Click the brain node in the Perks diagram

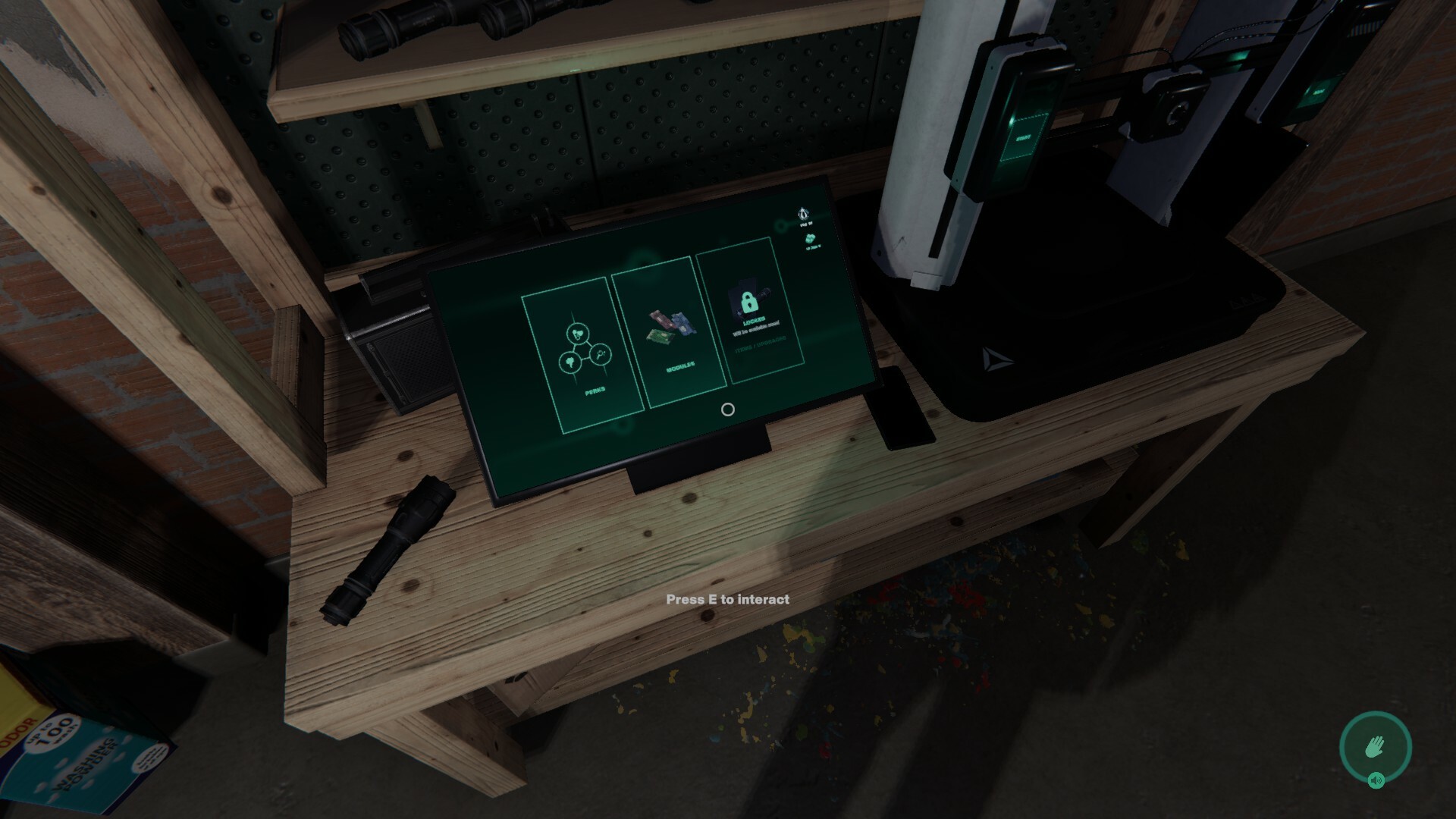(x=570, y=362)
